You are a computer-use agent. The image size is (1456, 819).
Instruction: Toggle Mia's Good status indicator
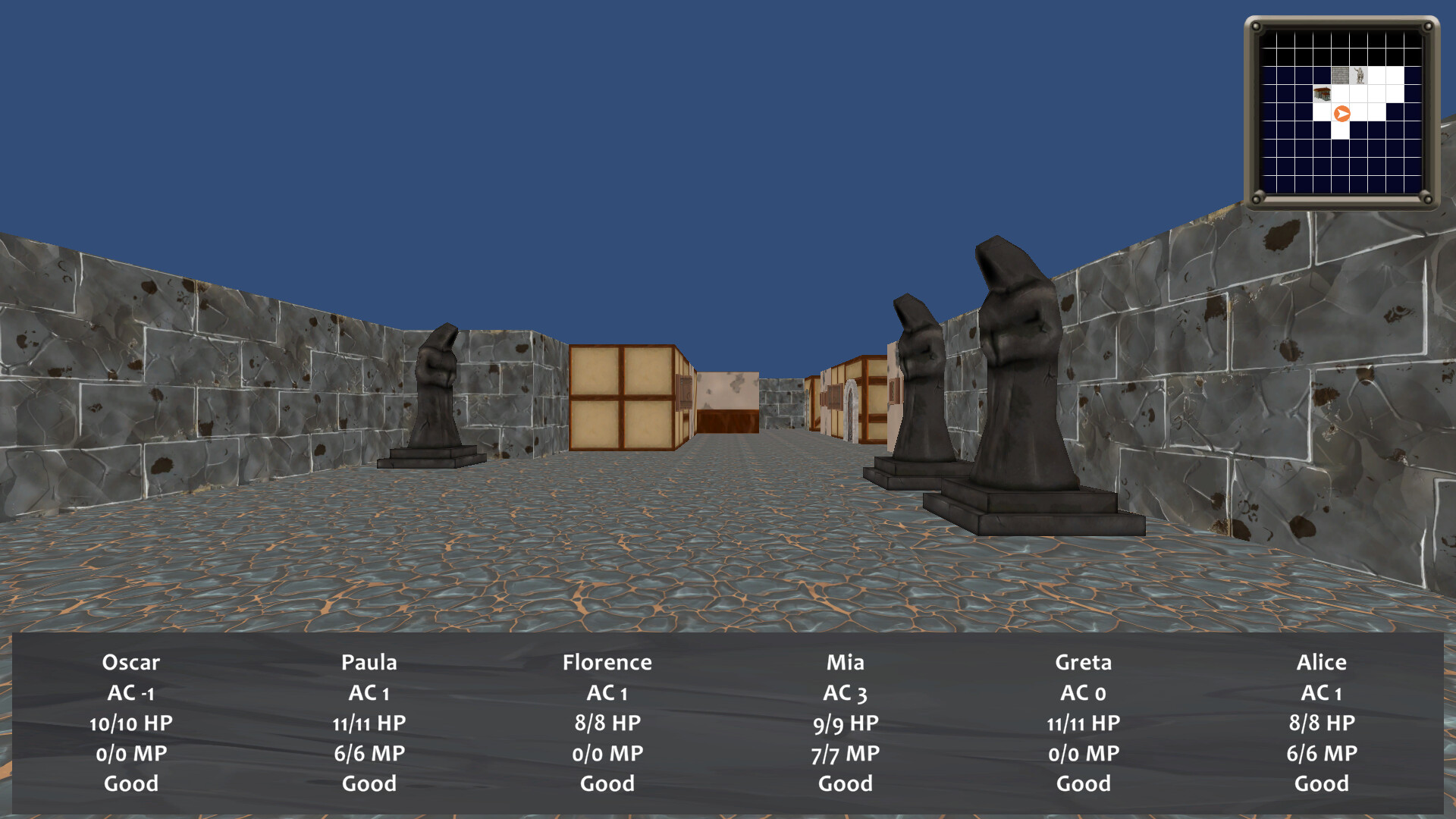[x=846, y=783]
